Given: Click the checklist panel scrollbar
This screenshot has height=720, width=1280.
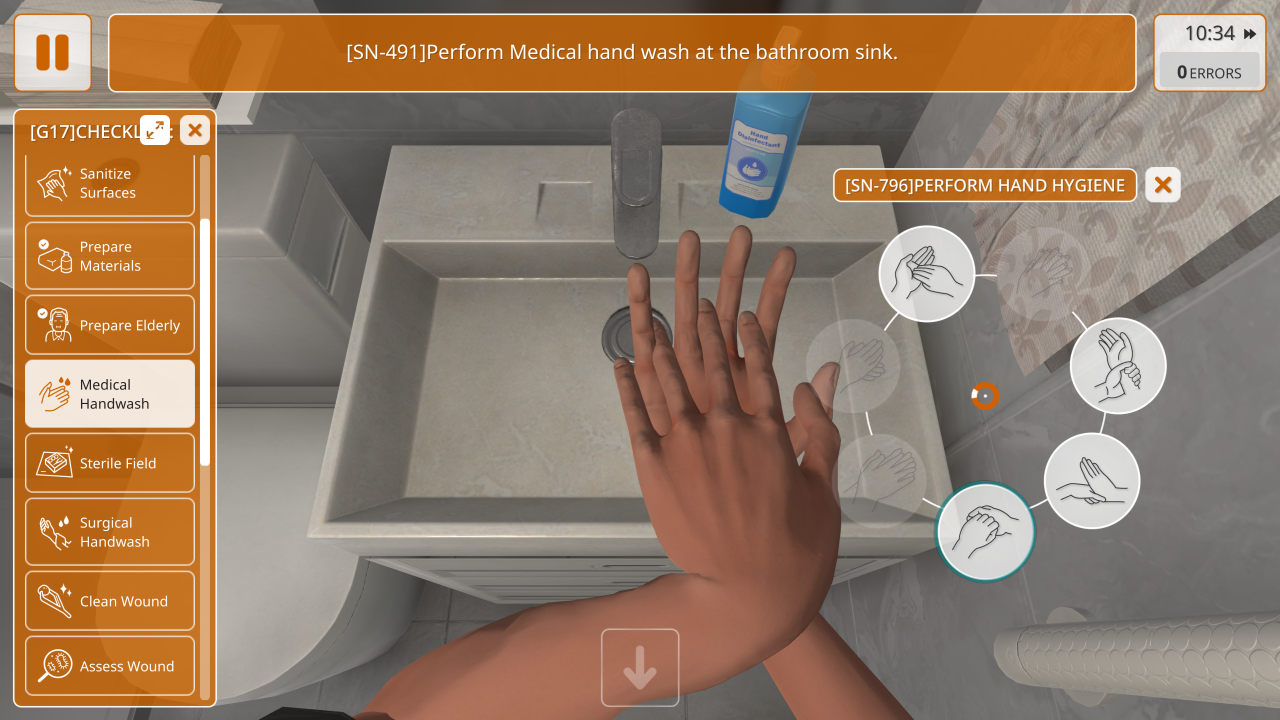Looking at the screenshot, I should click(205, 340).
